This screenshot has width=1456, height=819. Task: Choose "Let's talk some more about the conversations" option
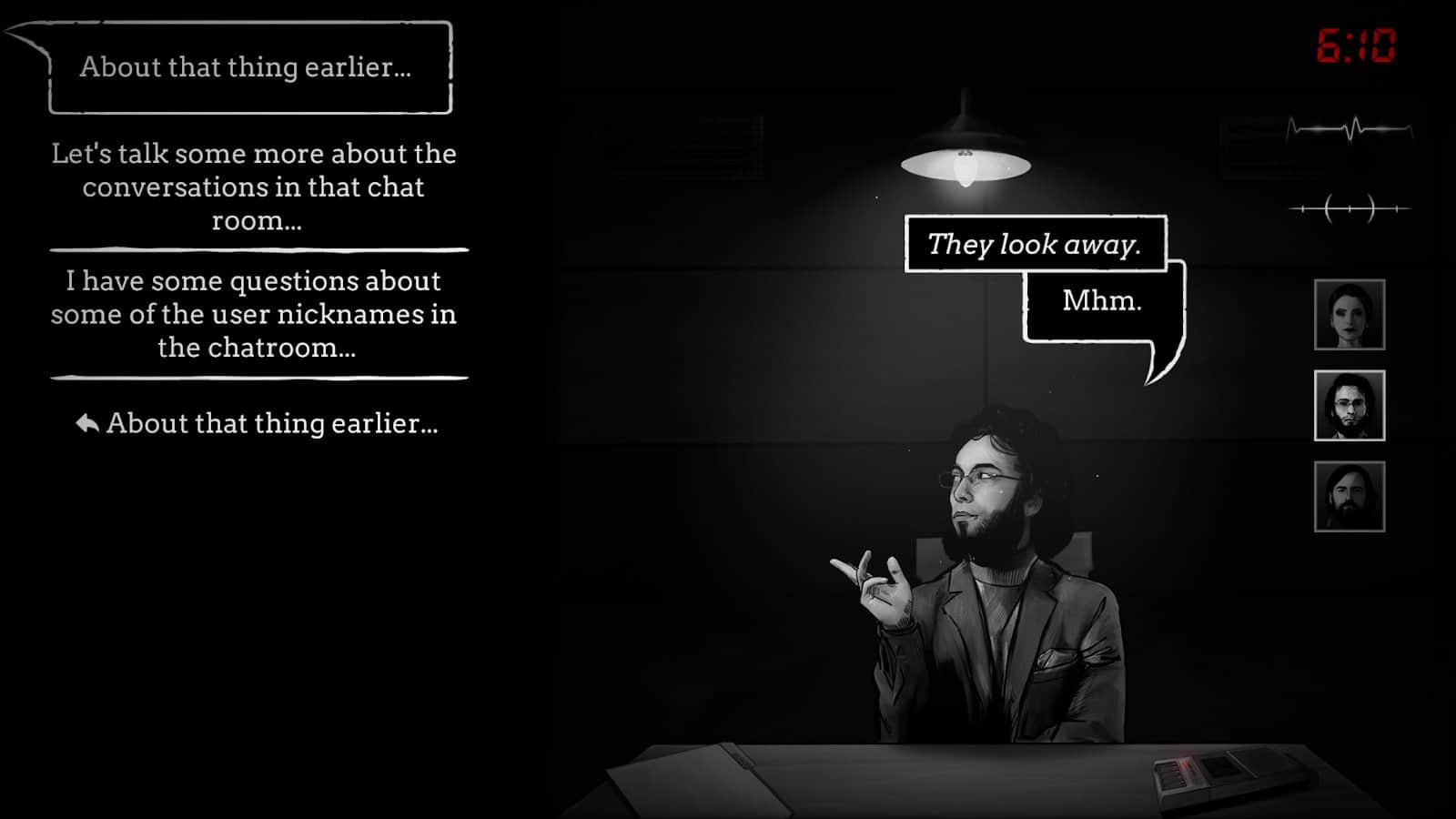pos(253,188)
